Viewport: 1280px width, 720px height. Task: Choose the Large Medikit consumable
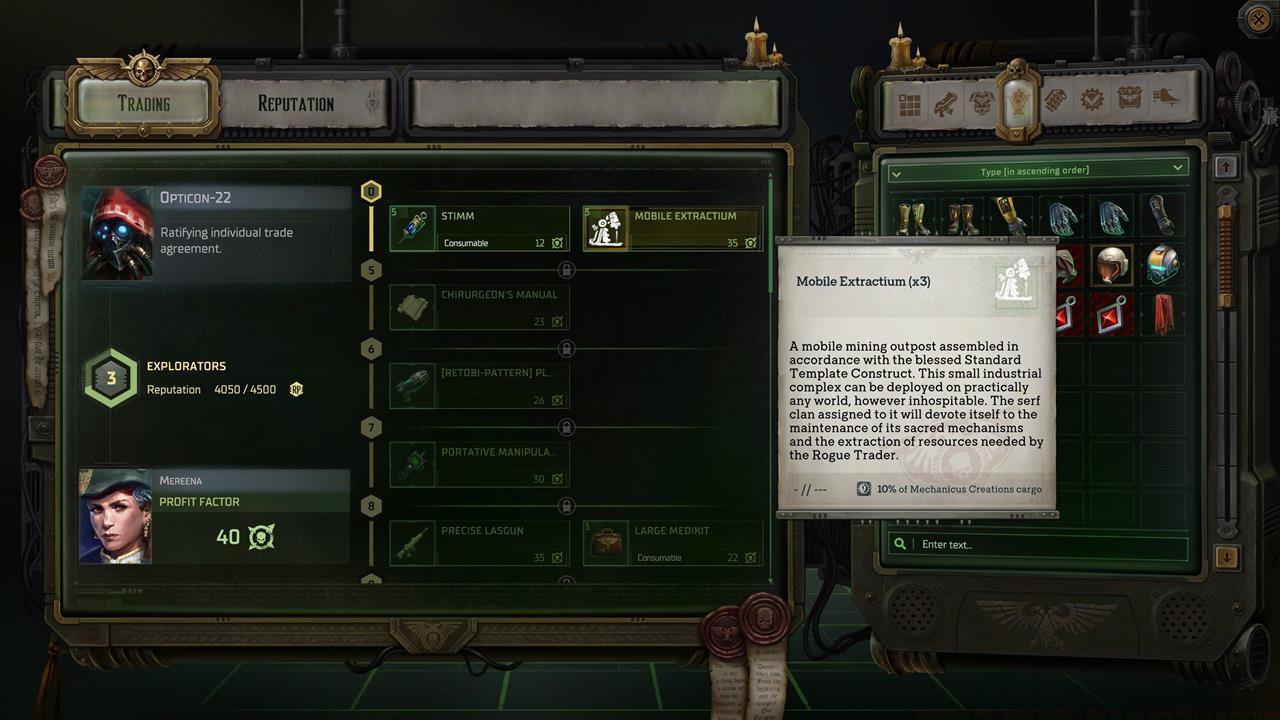(x=673, y=543)
